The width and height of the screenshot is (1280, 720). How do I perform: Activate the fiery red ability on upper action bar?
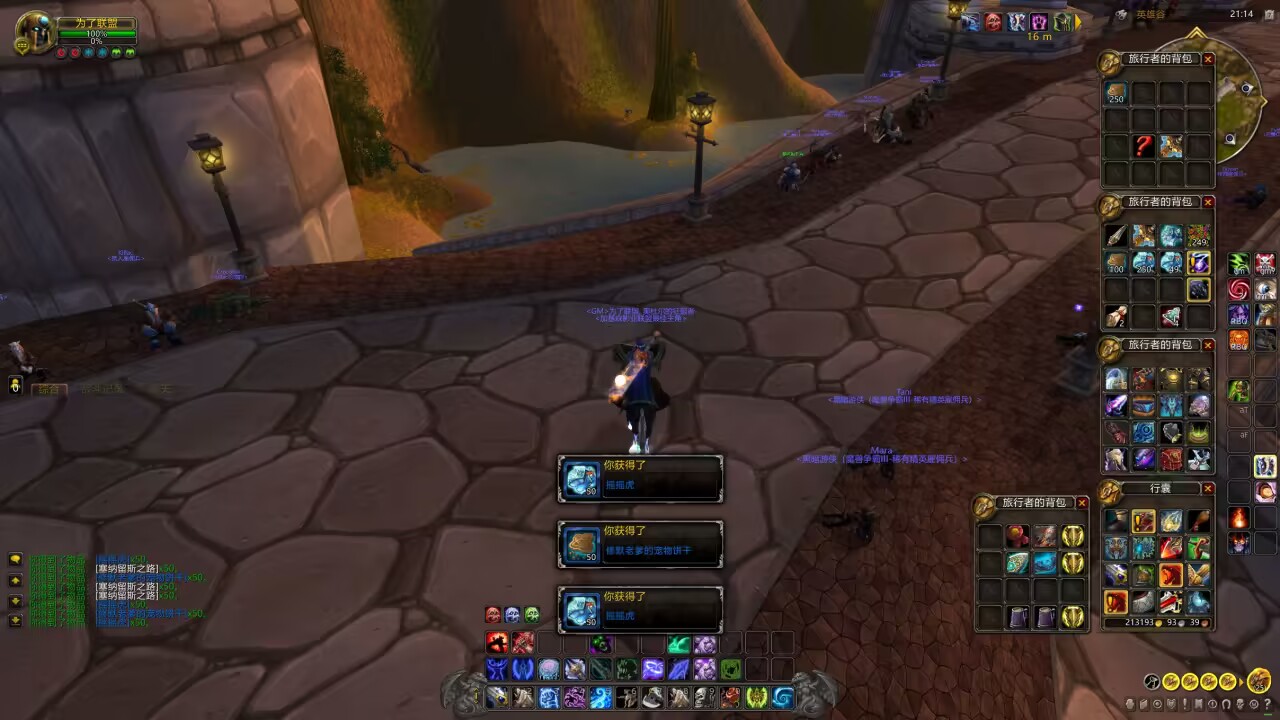[497, 643]
